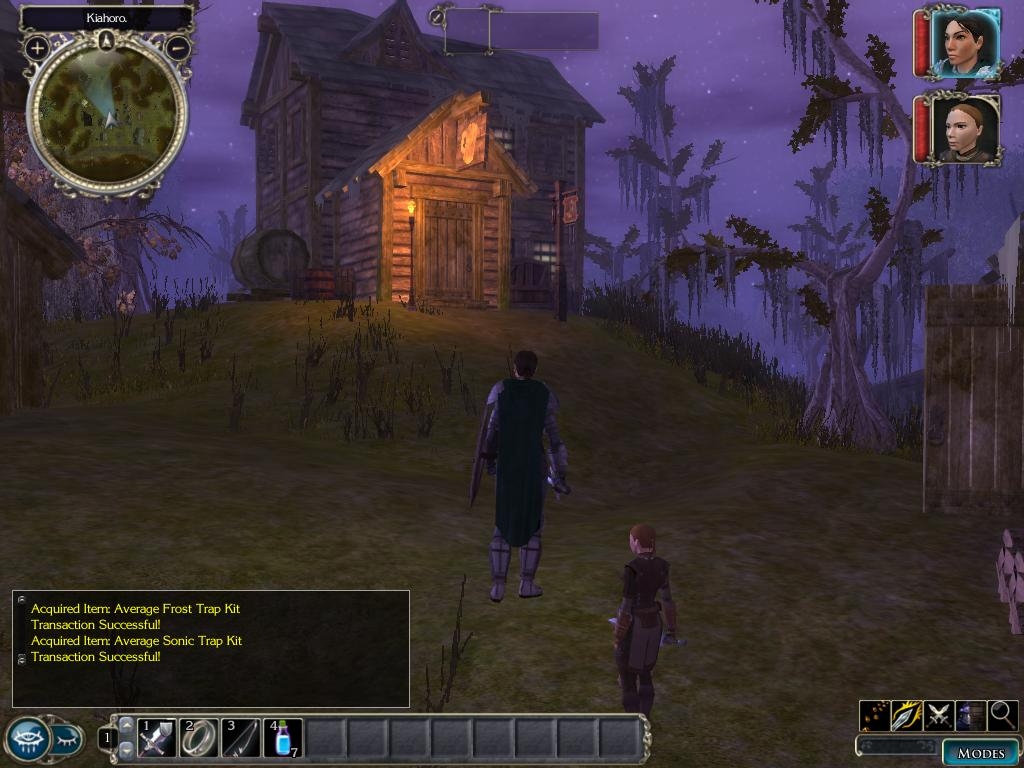Click the minimap north compass arrow

107,40
